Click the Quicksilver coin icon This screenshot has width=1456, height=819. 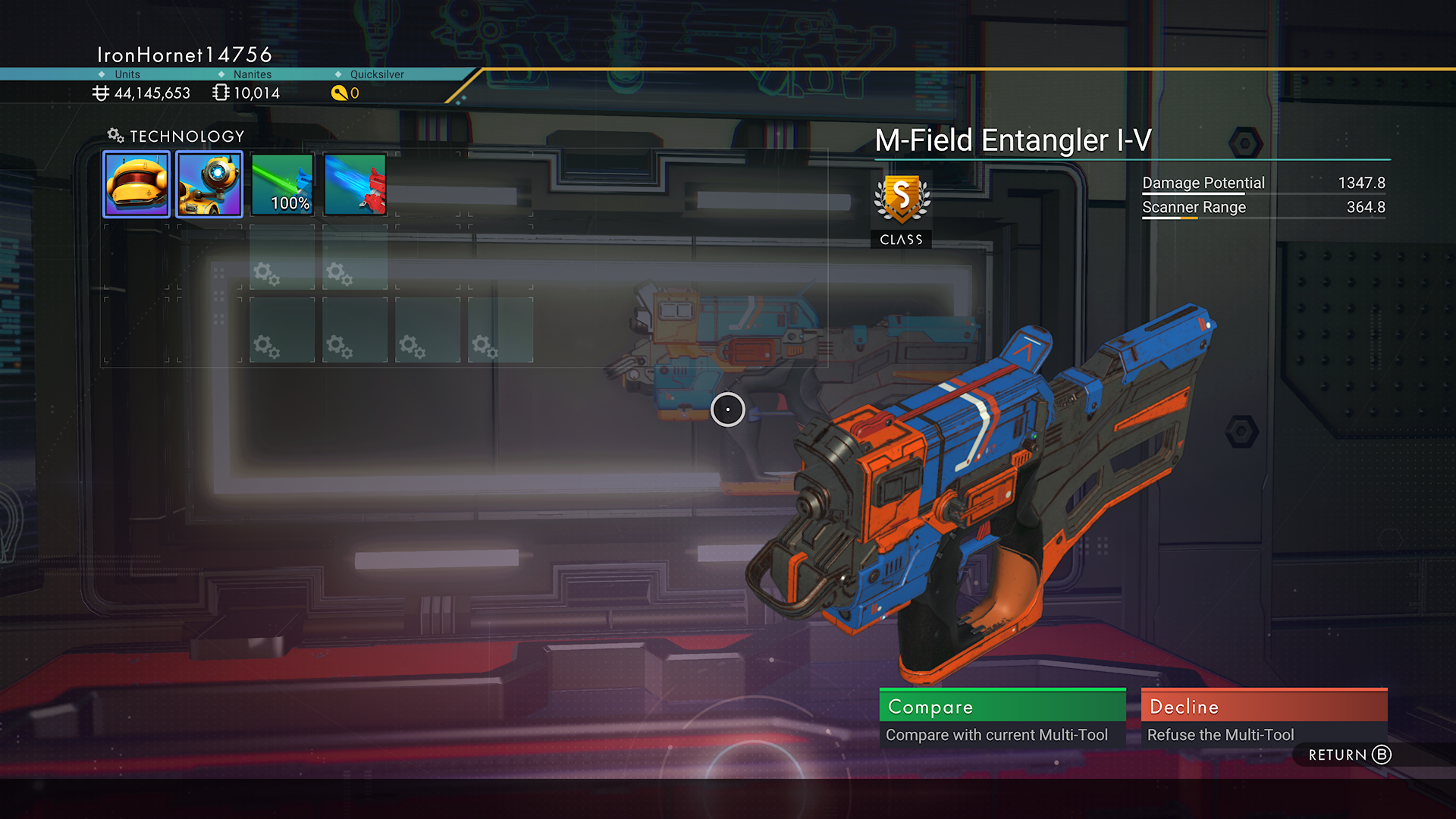[338, 93]
